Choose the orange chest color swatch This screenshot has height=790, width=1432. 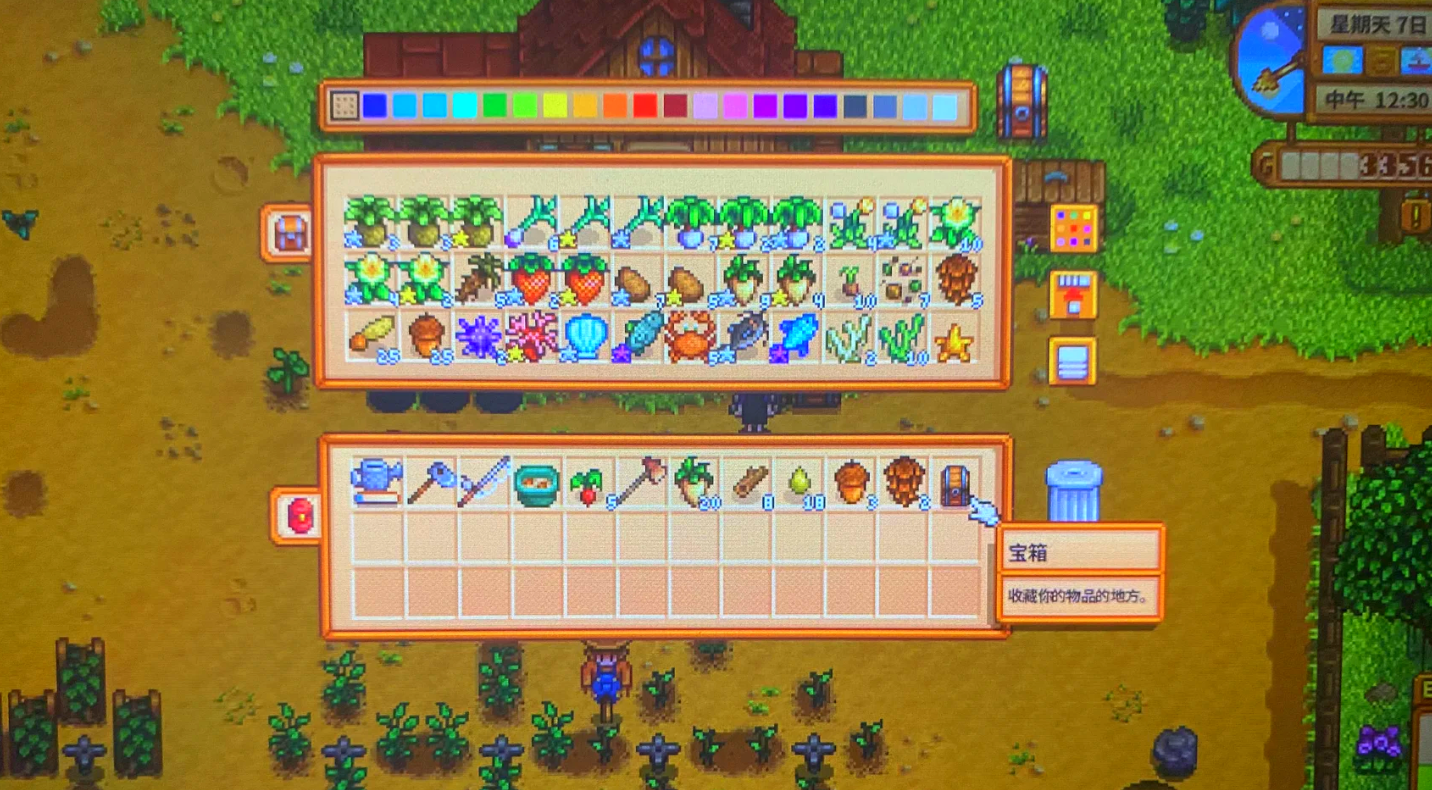(x=615, y=106)
